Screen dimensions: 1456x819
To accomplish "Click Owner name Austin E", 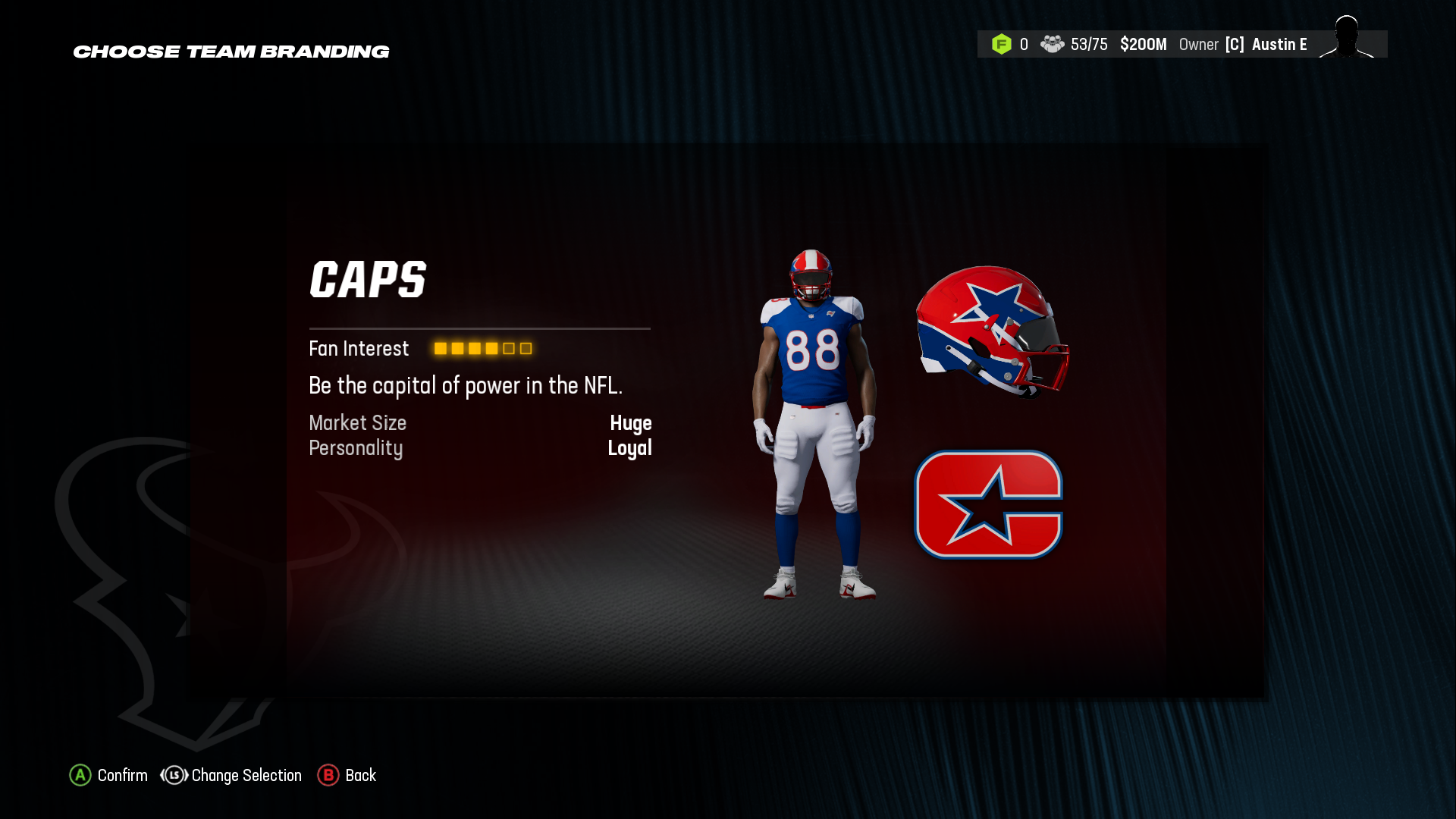I will [x=1279, y=44].
